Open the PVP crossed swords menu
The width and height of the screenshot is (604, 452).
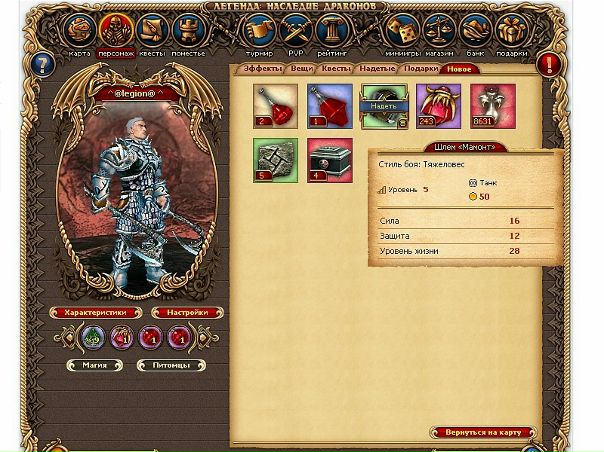294,31
